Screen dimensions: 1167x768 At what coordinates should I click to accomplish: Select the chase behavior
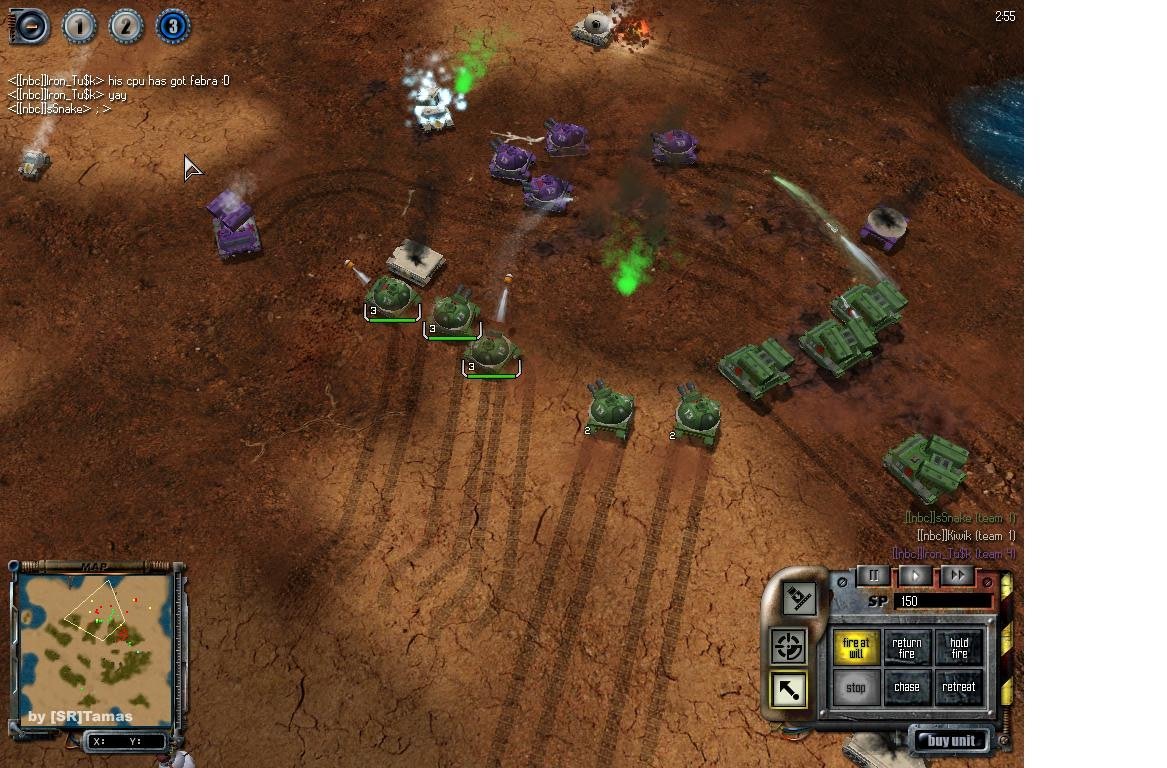point(907,688)
